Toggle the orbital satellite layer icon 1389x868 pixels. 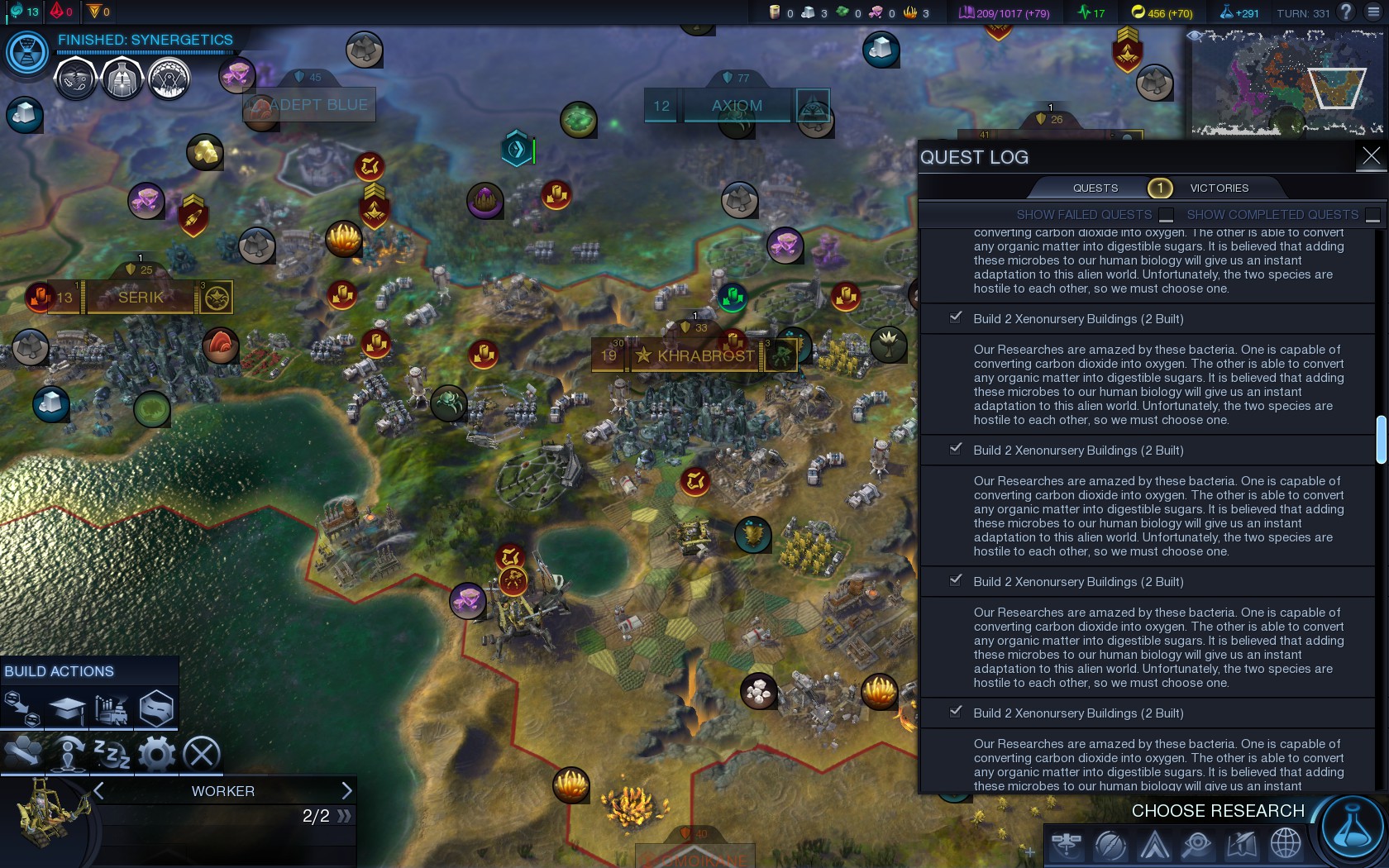tap(1067, 844)
